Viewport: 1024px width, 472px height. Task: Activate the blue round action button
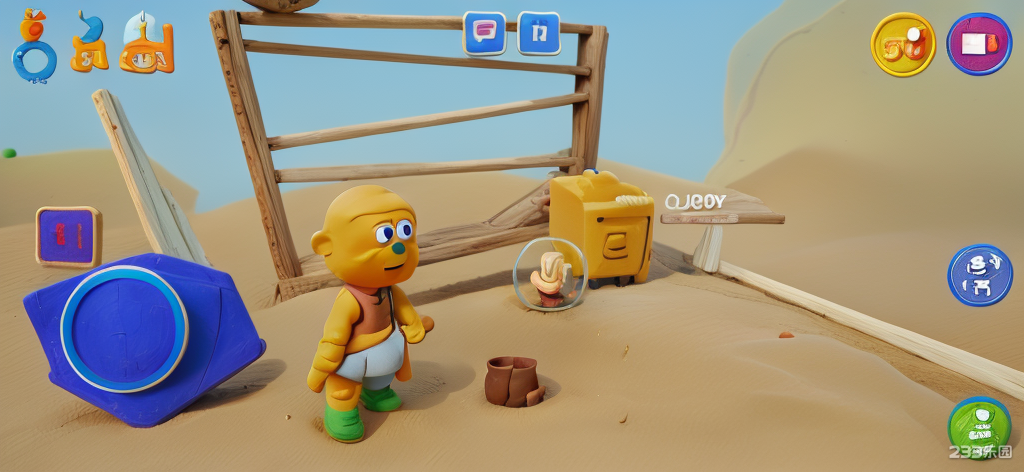979,275
